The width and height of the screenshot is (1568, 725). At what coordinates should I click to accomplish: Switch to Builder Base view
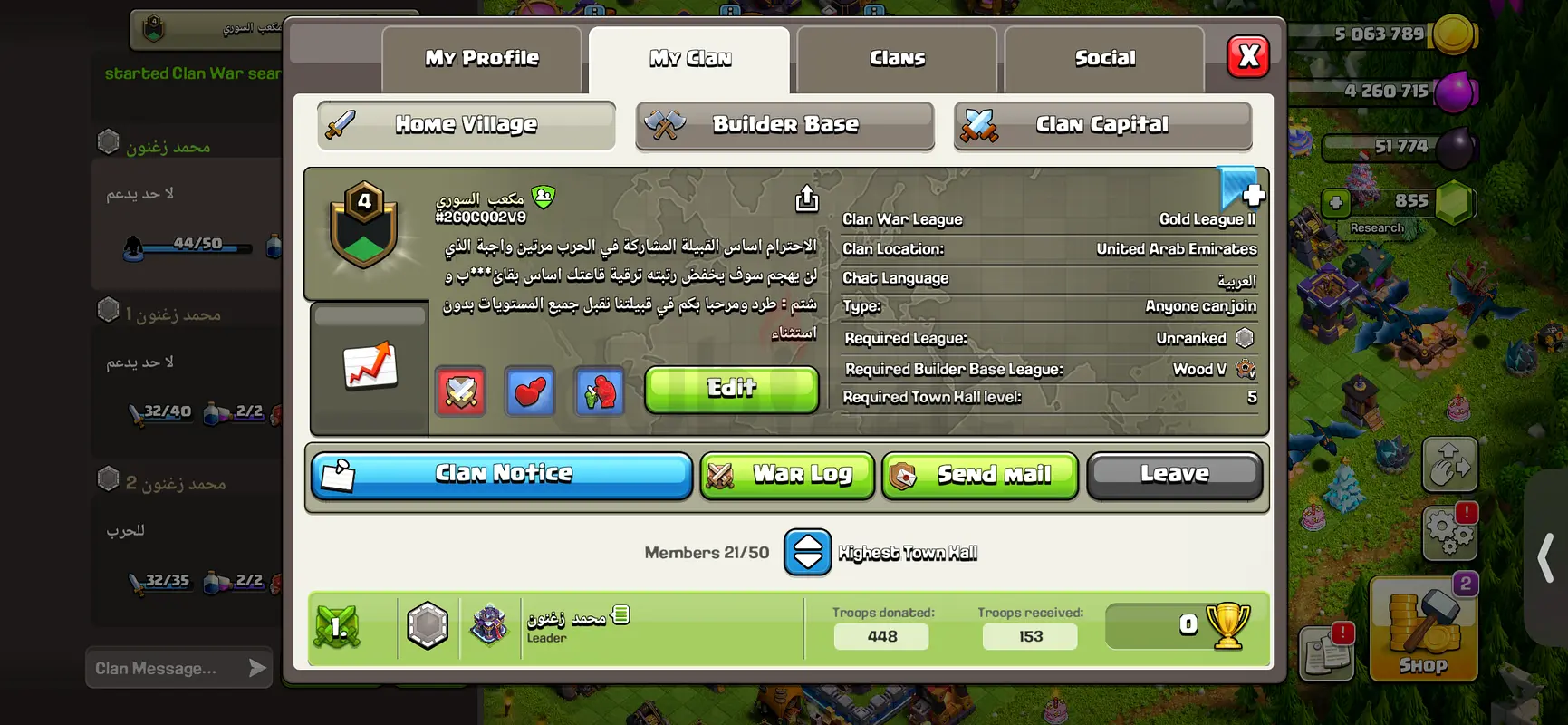click(x=784, y=125)
